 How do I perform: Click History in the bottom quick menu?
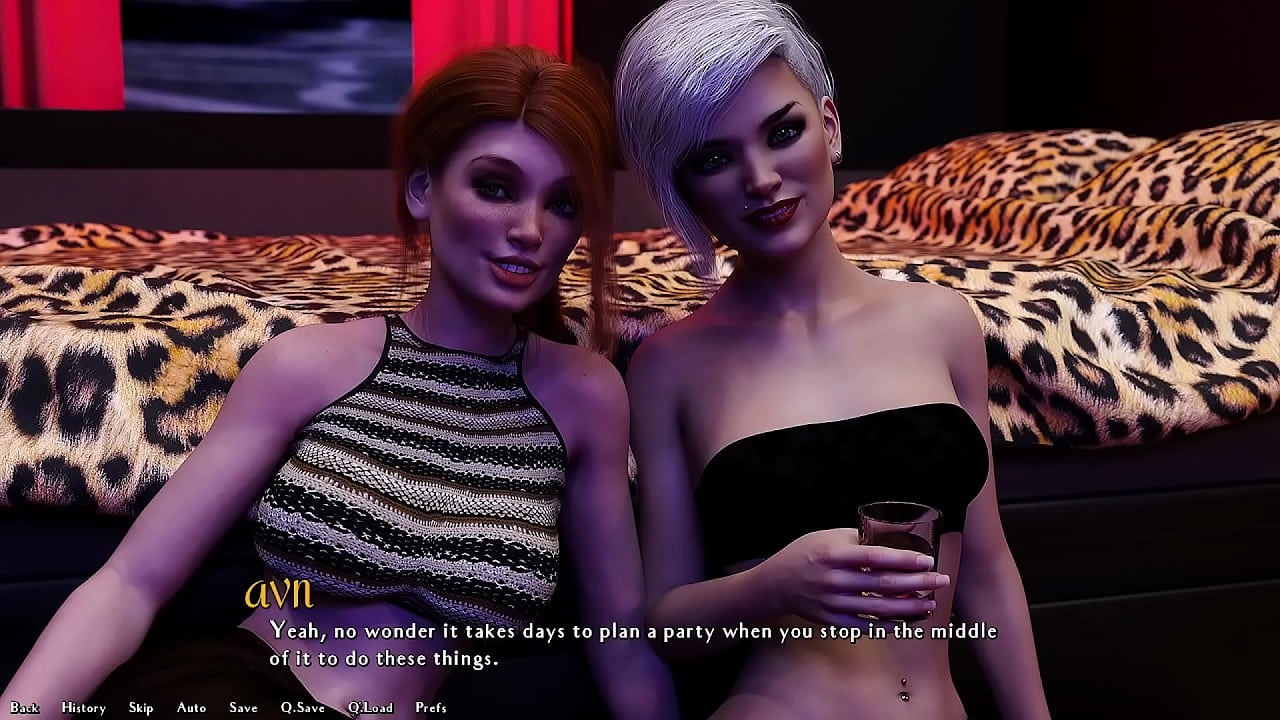tap(83, 707)
